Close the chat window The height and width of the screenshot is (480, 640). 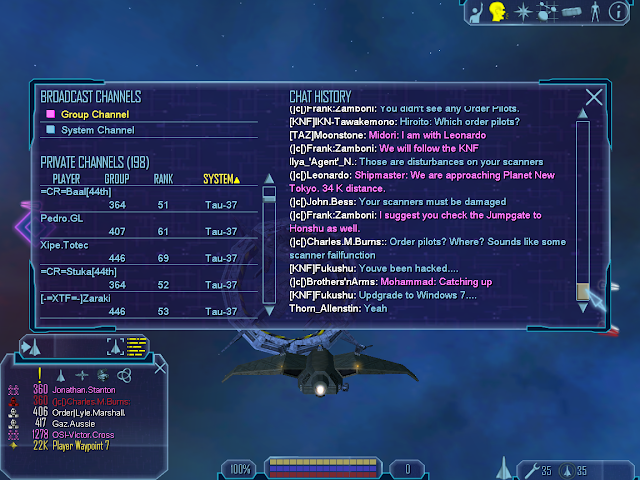pyautogui.click(x=594, y=97)
